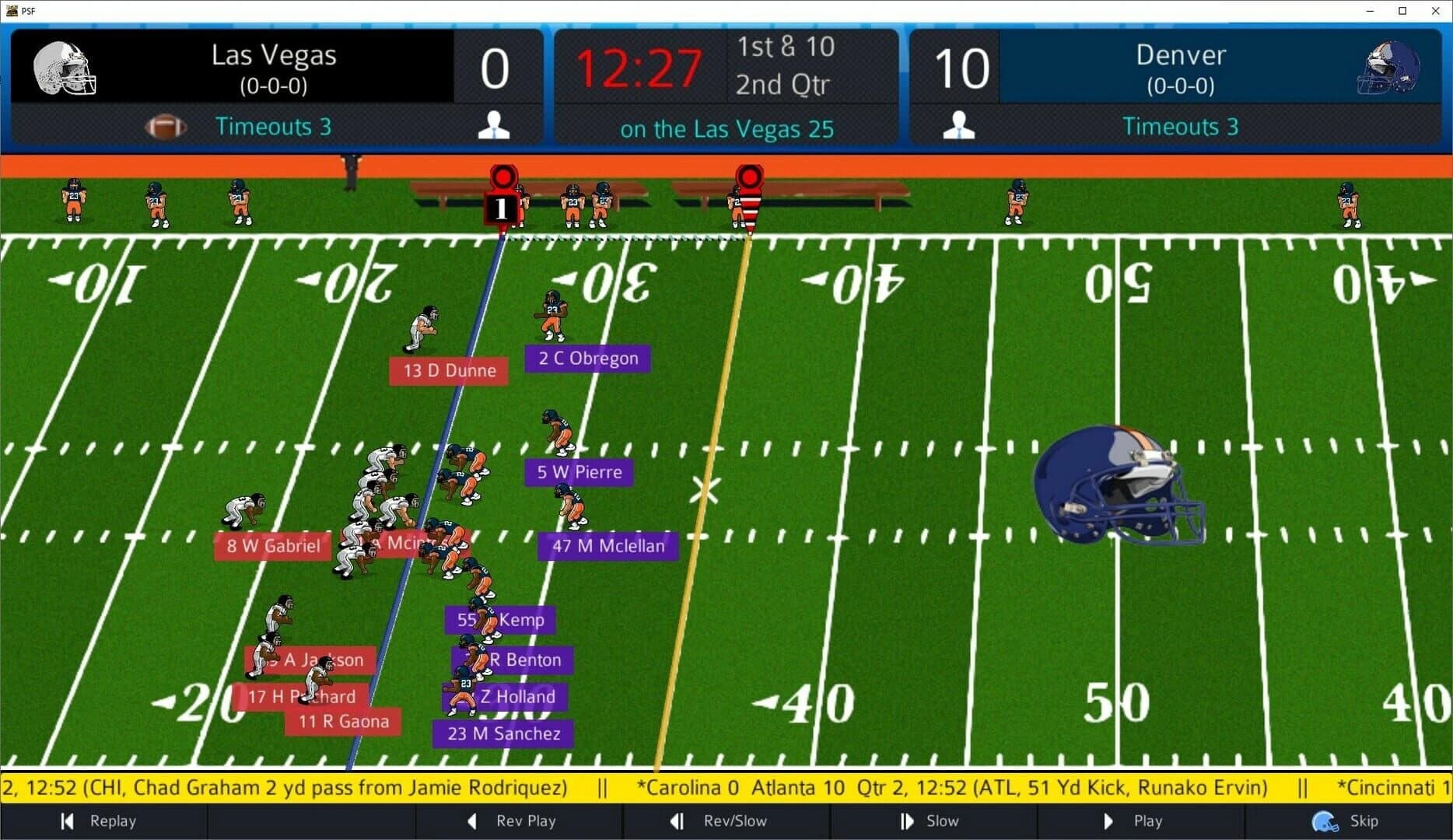Screen dimensions: 1453x840
Task: Click the PSF icon in the title bar
Action: 11,11
